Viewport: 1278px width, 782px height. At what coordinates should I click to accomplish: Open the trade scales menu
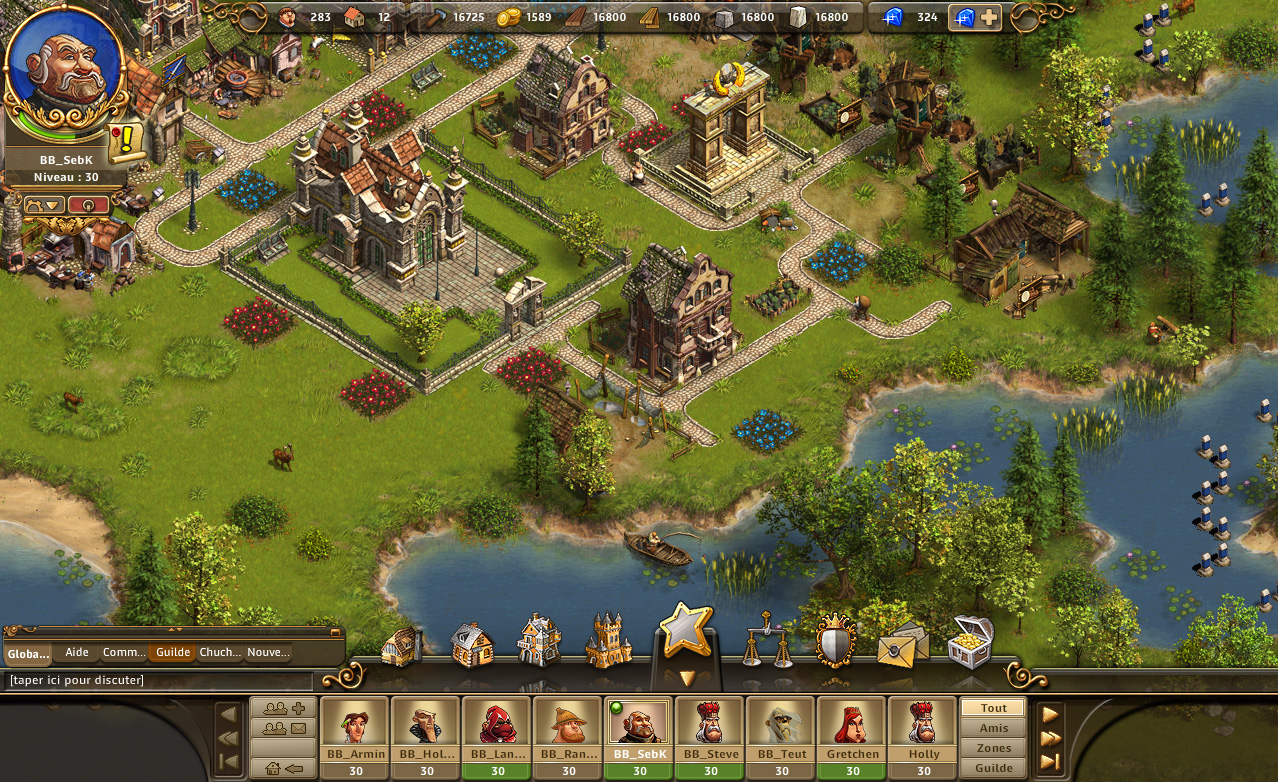tap(767, 641)
